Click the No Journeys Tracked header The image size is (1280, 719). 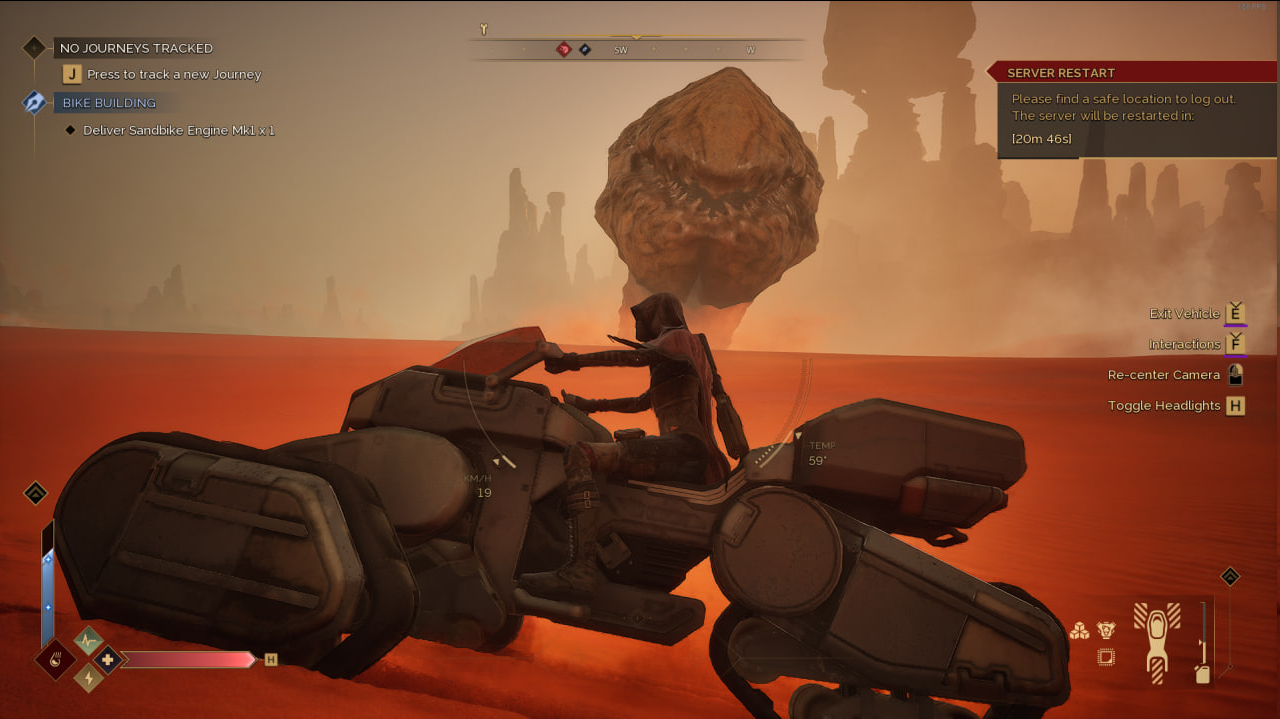coord(136,48)
